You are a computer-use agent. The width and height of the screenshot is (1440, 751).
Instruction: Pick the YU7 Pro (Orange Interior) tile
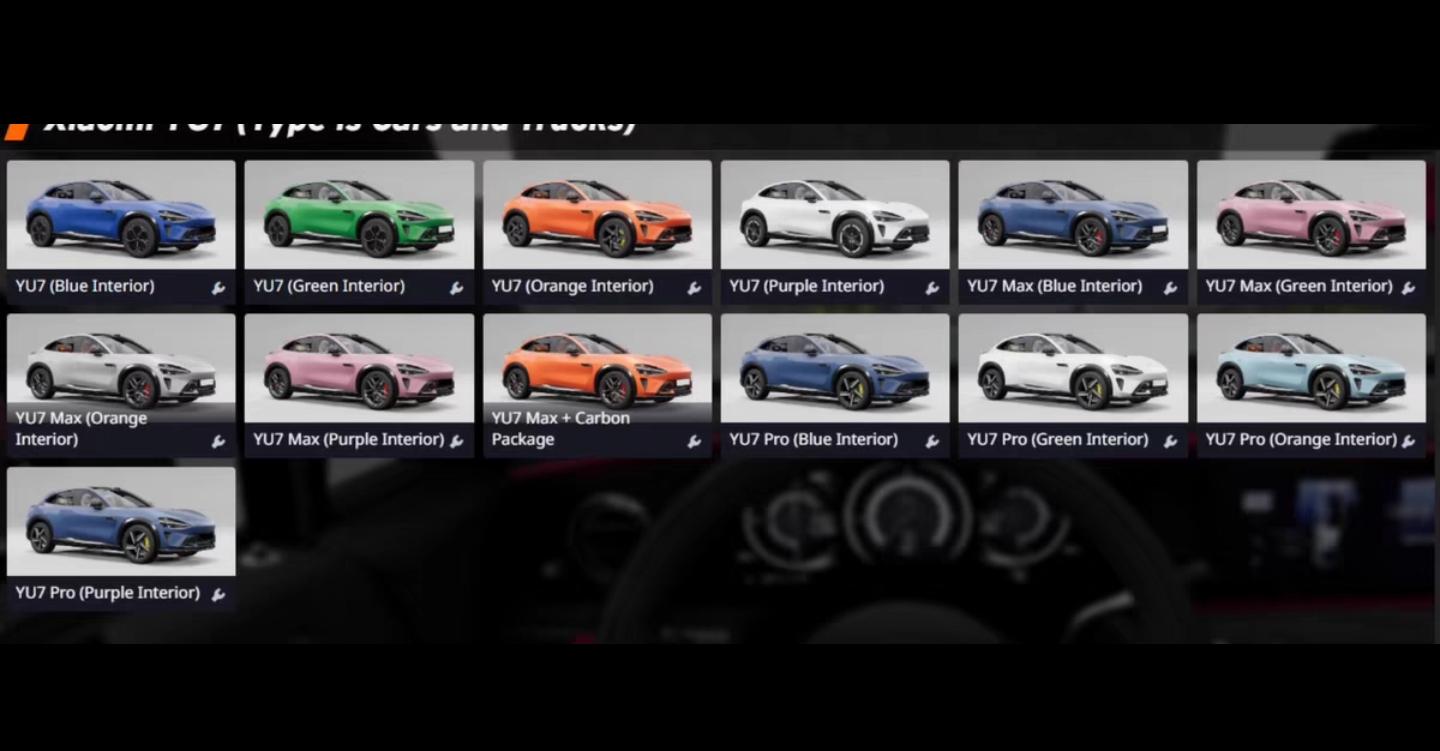click(x=1311, y=369)
